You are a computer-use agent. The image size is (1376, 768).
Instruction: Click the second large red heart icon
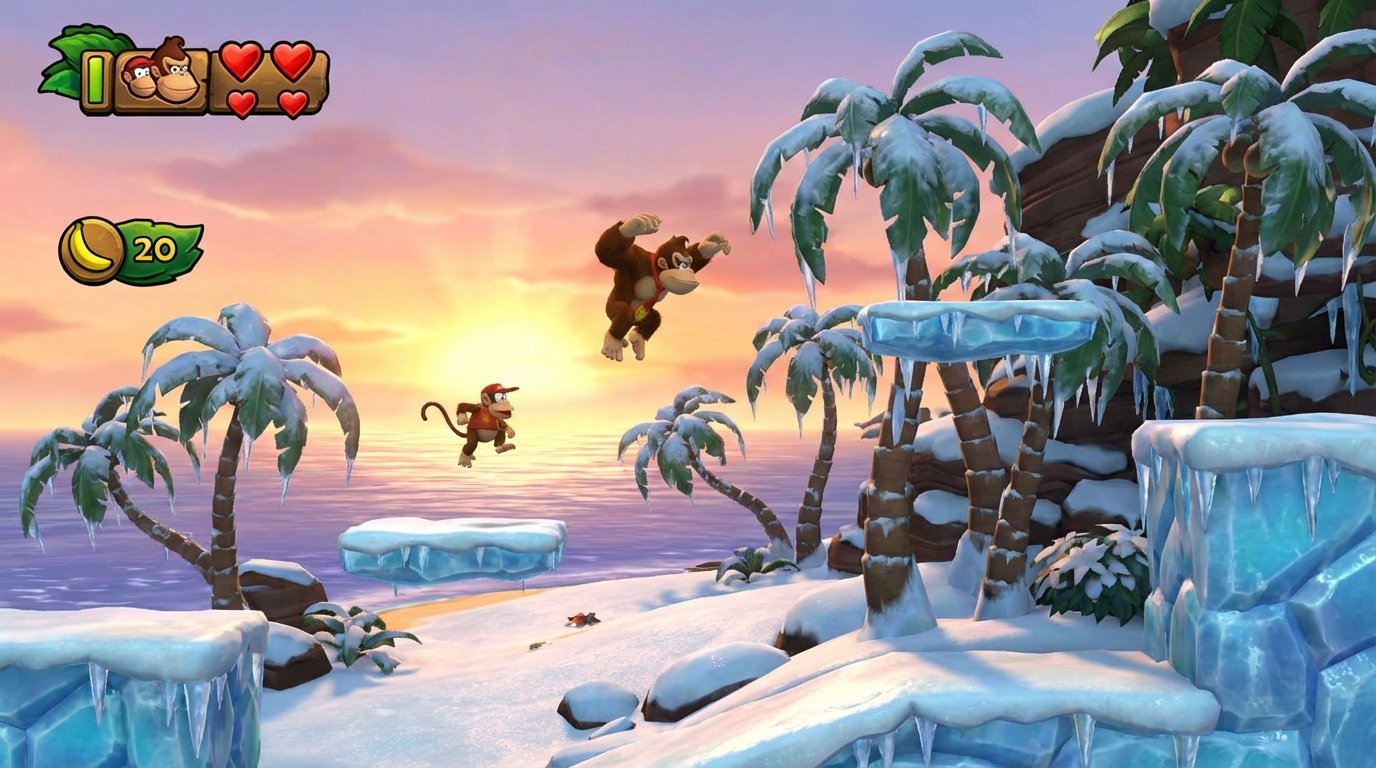293,62
